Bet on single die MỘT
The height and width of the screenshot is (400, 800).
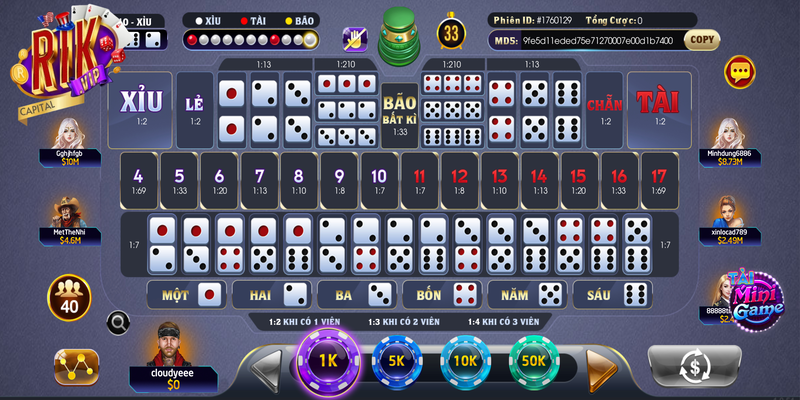[x=186, y=294]
